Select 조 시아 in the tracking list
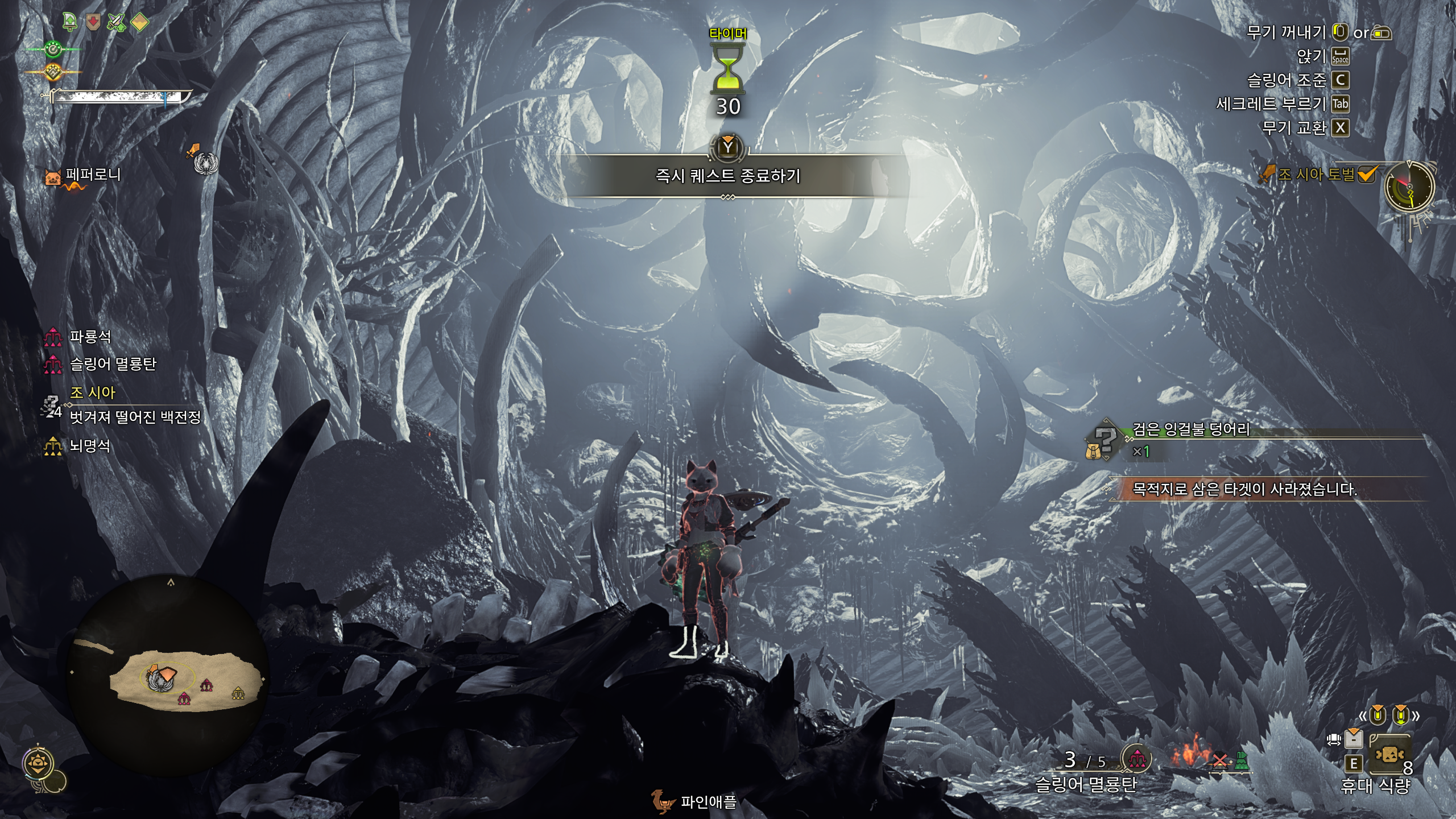The height and width of the screenshot is (819, 1456). point(92,392)
